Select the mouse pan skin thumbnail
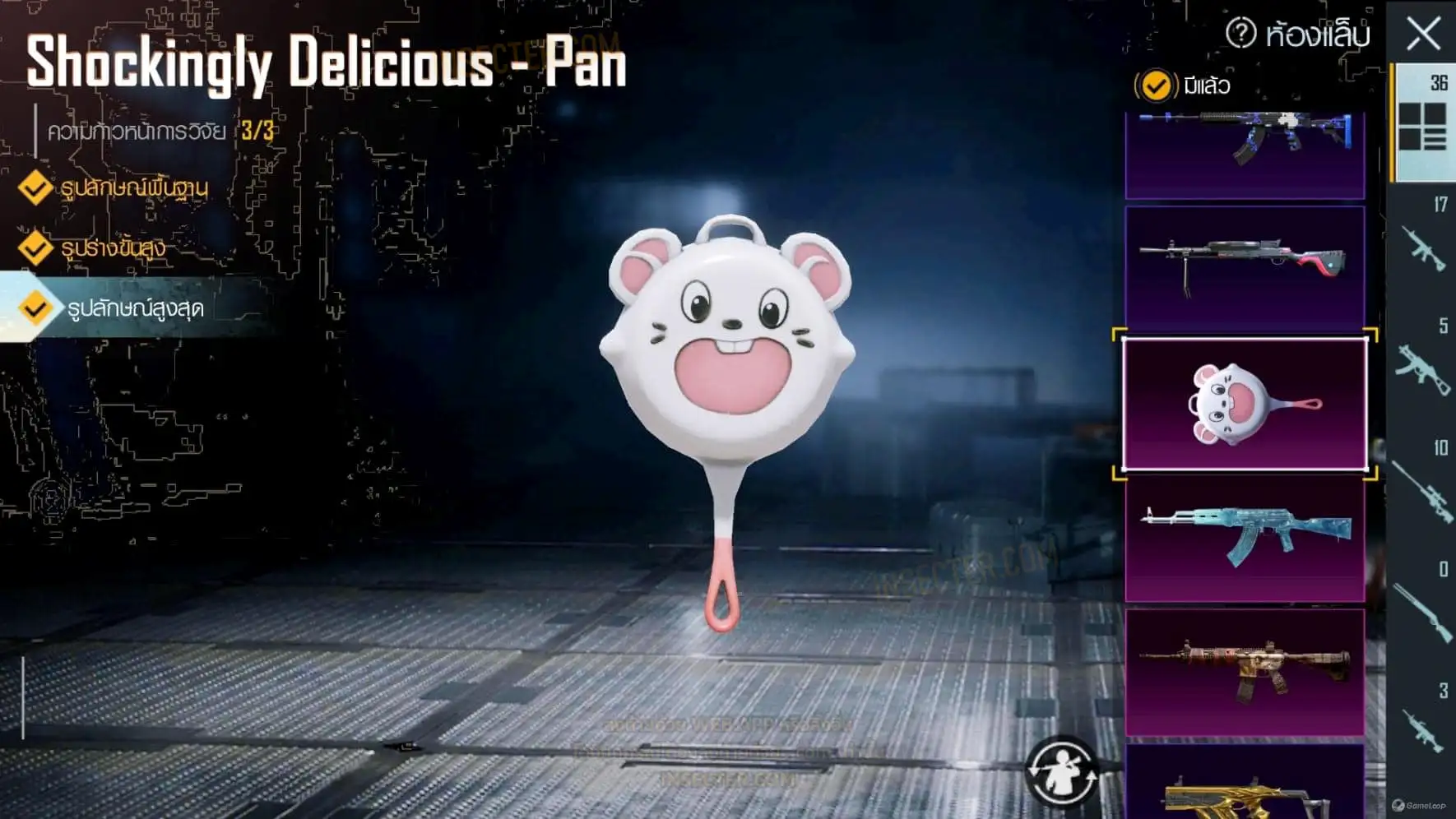Image resolution: width=1456 pixels, height=819 pixels. point(1245,404)
